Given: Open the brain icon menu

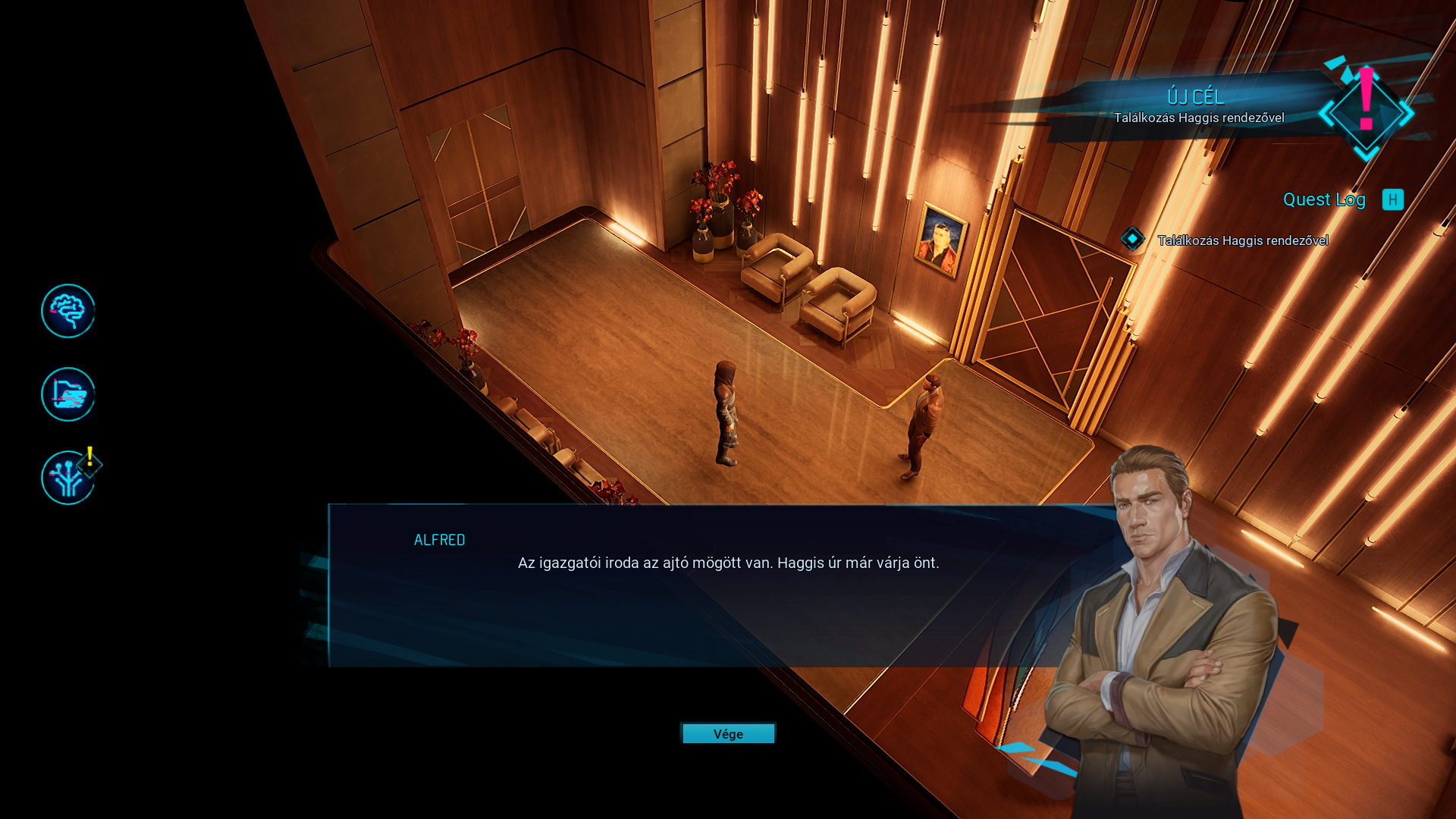Looking at the screenshot, I should tap(68, 311).
